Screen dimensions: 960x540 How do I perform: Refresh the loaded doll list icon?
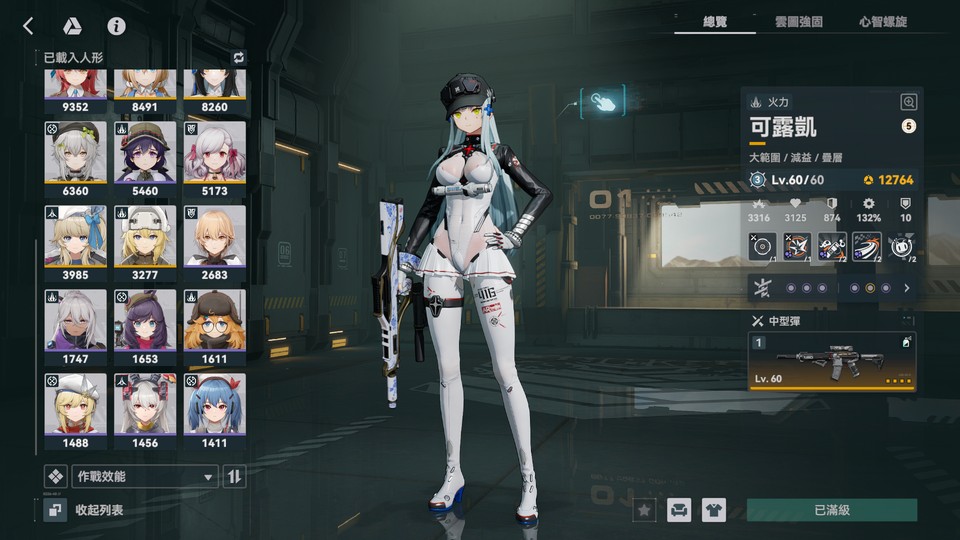click(x=238, y=57)
